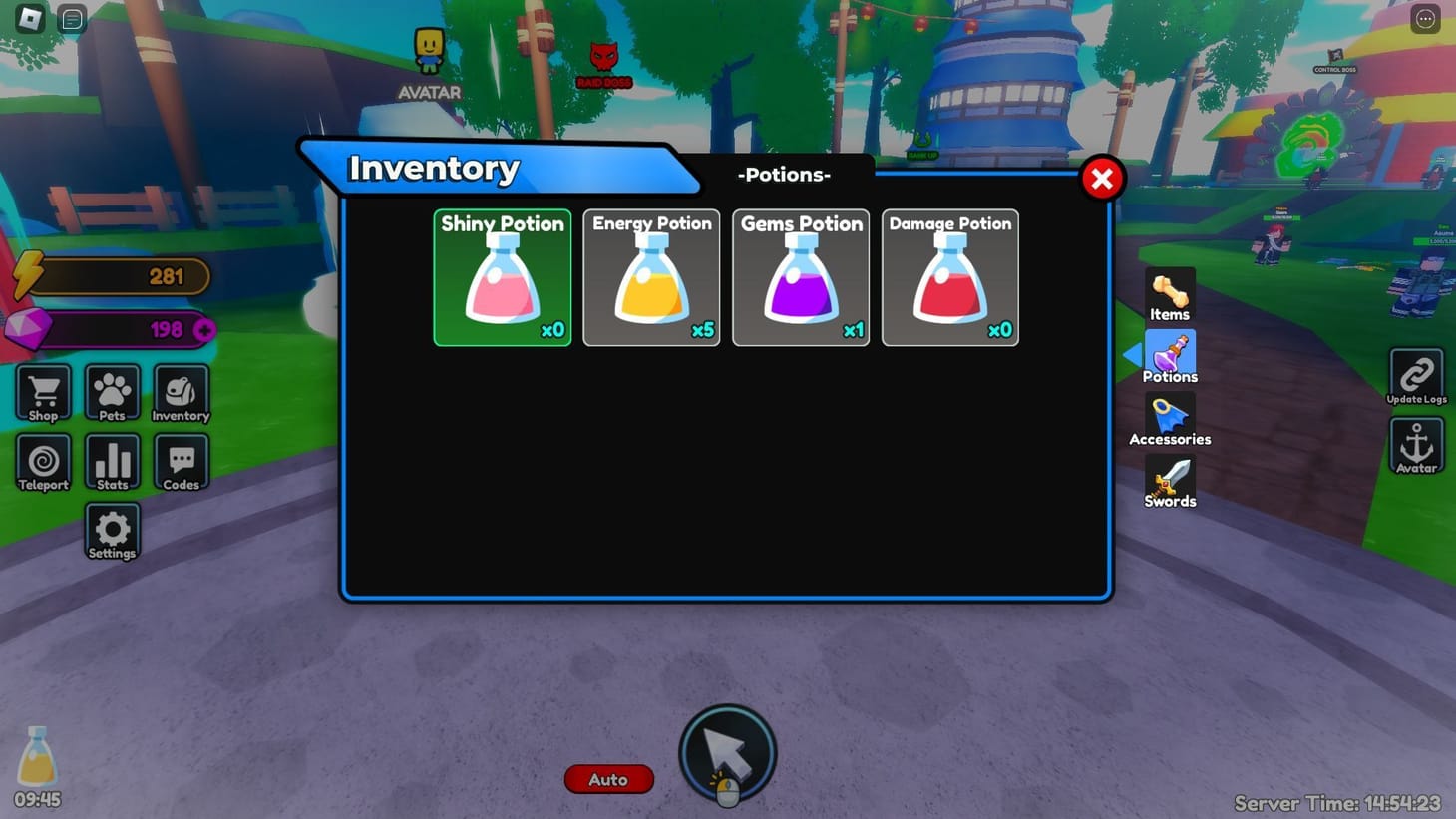Open the Shop panel
Image resolution: width=1456 pixels, height=819 pixels.
(x=42, y=393)
